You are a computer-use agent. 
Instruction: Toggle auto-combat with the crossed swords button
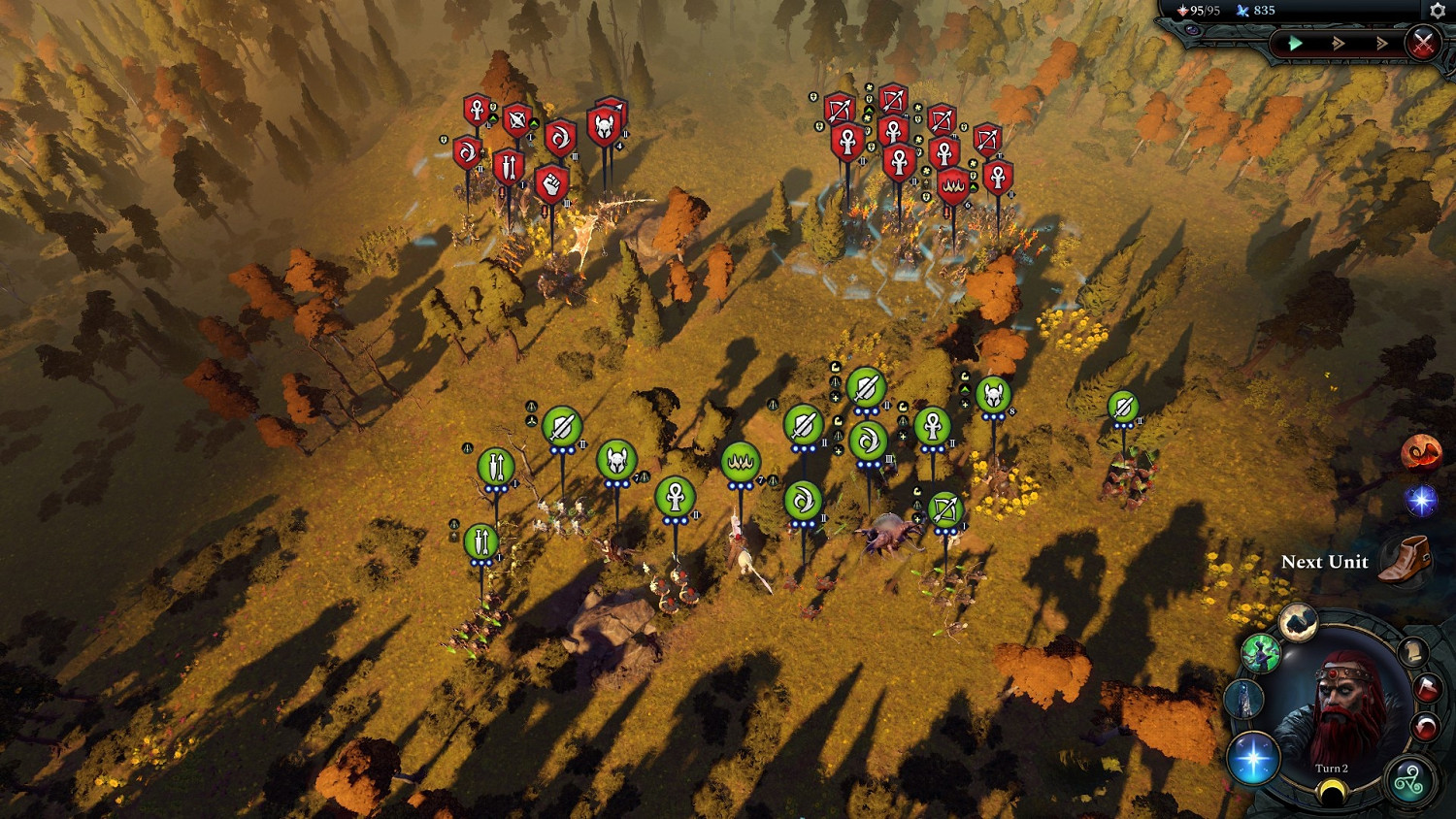coord(1422,44)
